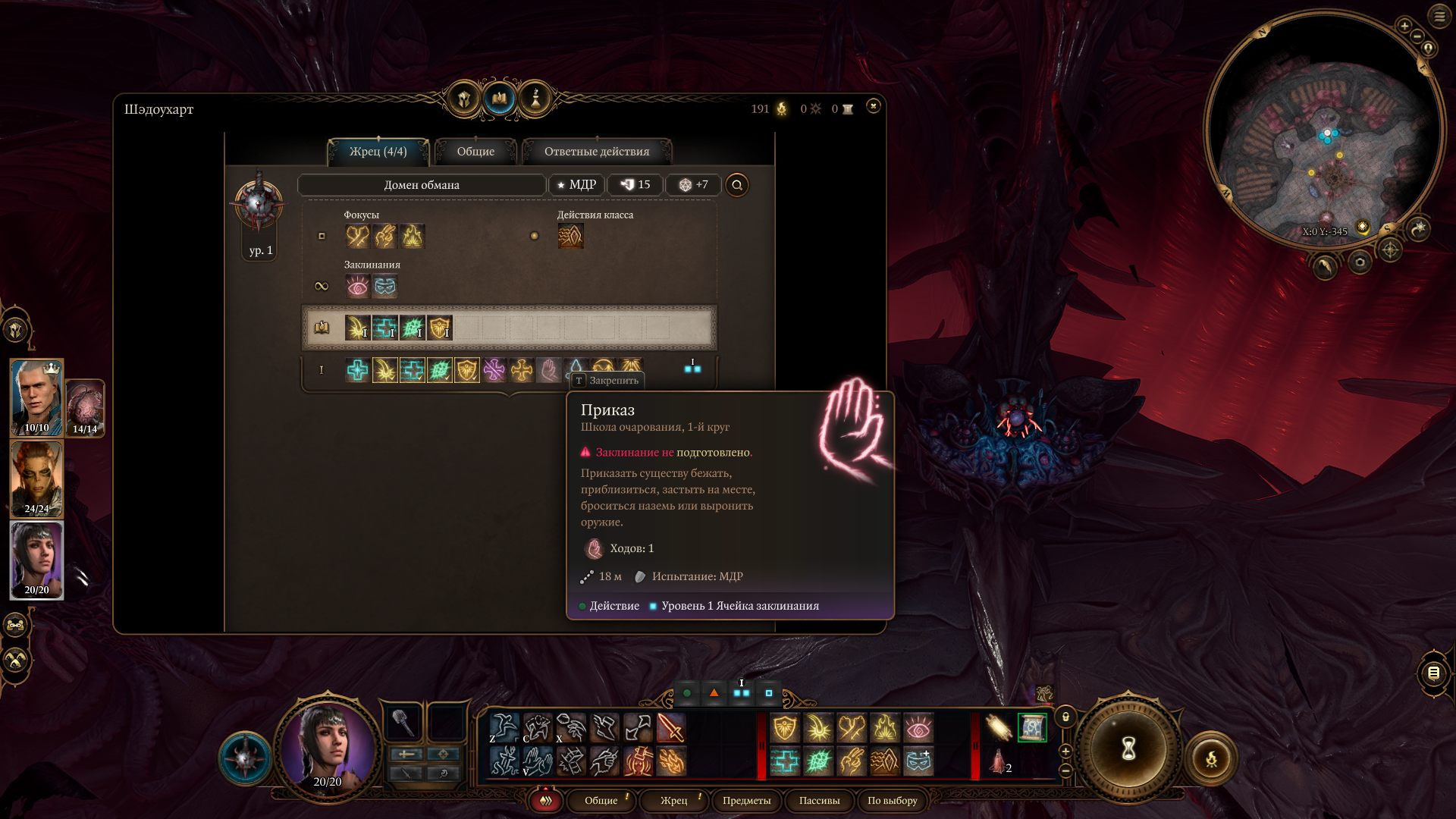Switch hotbar to Пассивы tab

819,801
